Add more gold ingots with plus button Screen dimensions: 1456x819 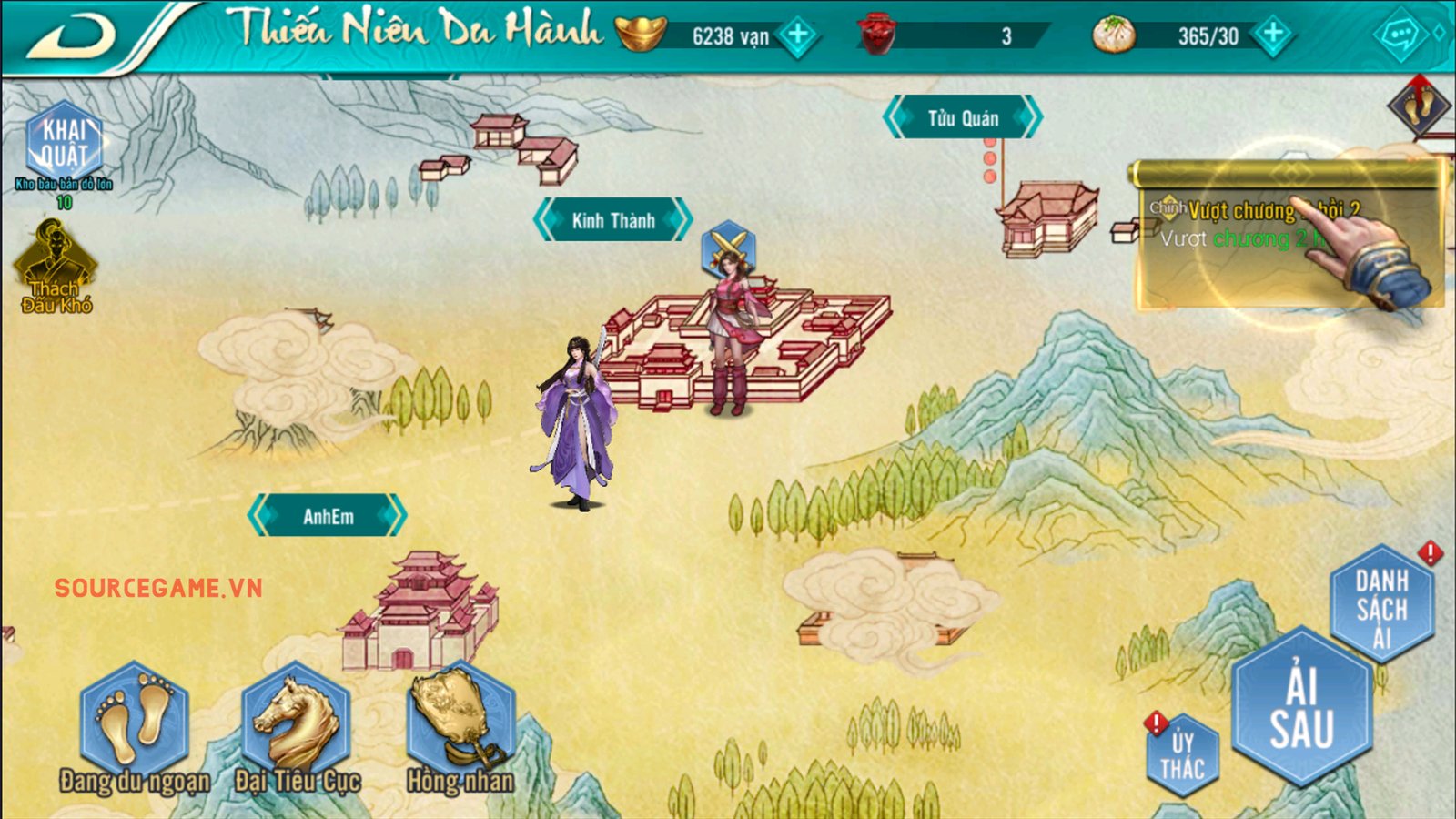[x=798, y=35]
